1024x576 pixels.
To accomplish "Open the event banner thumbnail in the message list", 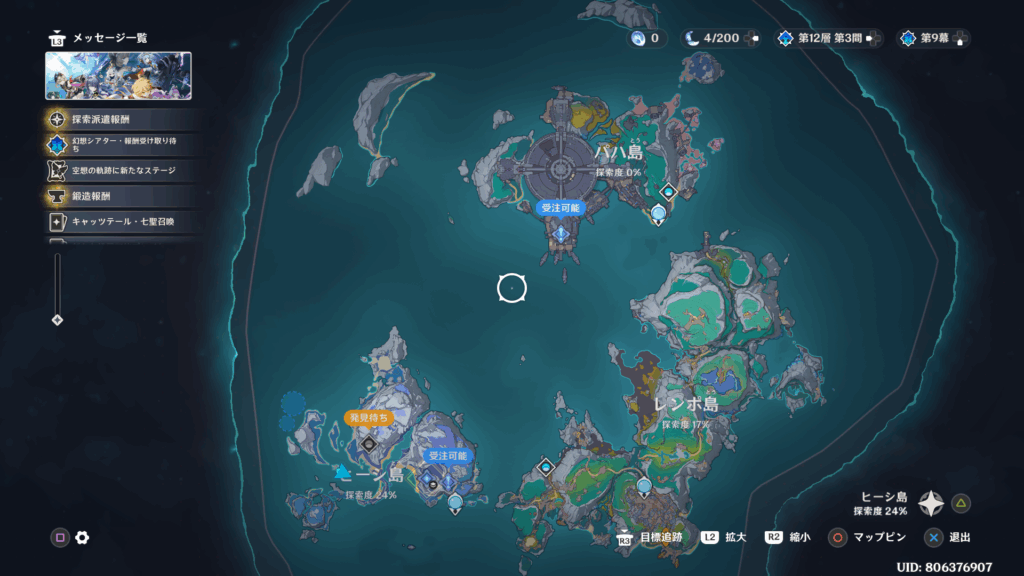I will tap(119, 76).
